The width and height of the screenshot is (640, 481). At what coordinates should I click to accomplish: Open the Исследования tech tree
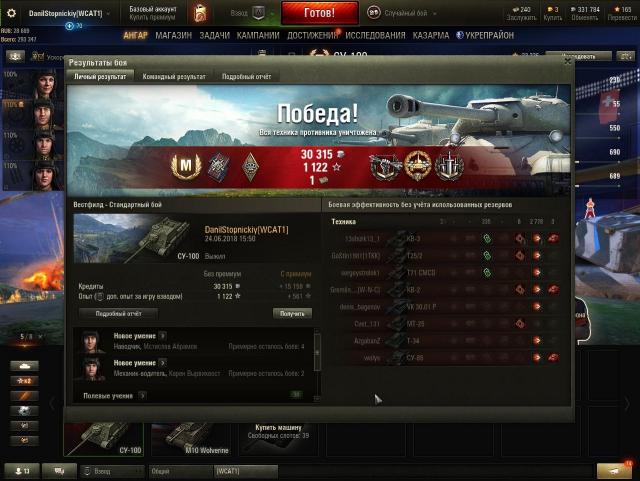pos(374,34)
